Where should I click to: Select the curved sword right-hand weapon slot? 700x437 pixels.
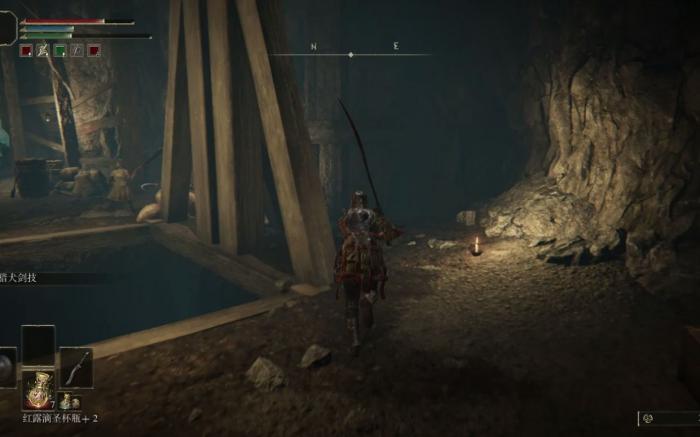pyautogui.click(x=76, y=367)
